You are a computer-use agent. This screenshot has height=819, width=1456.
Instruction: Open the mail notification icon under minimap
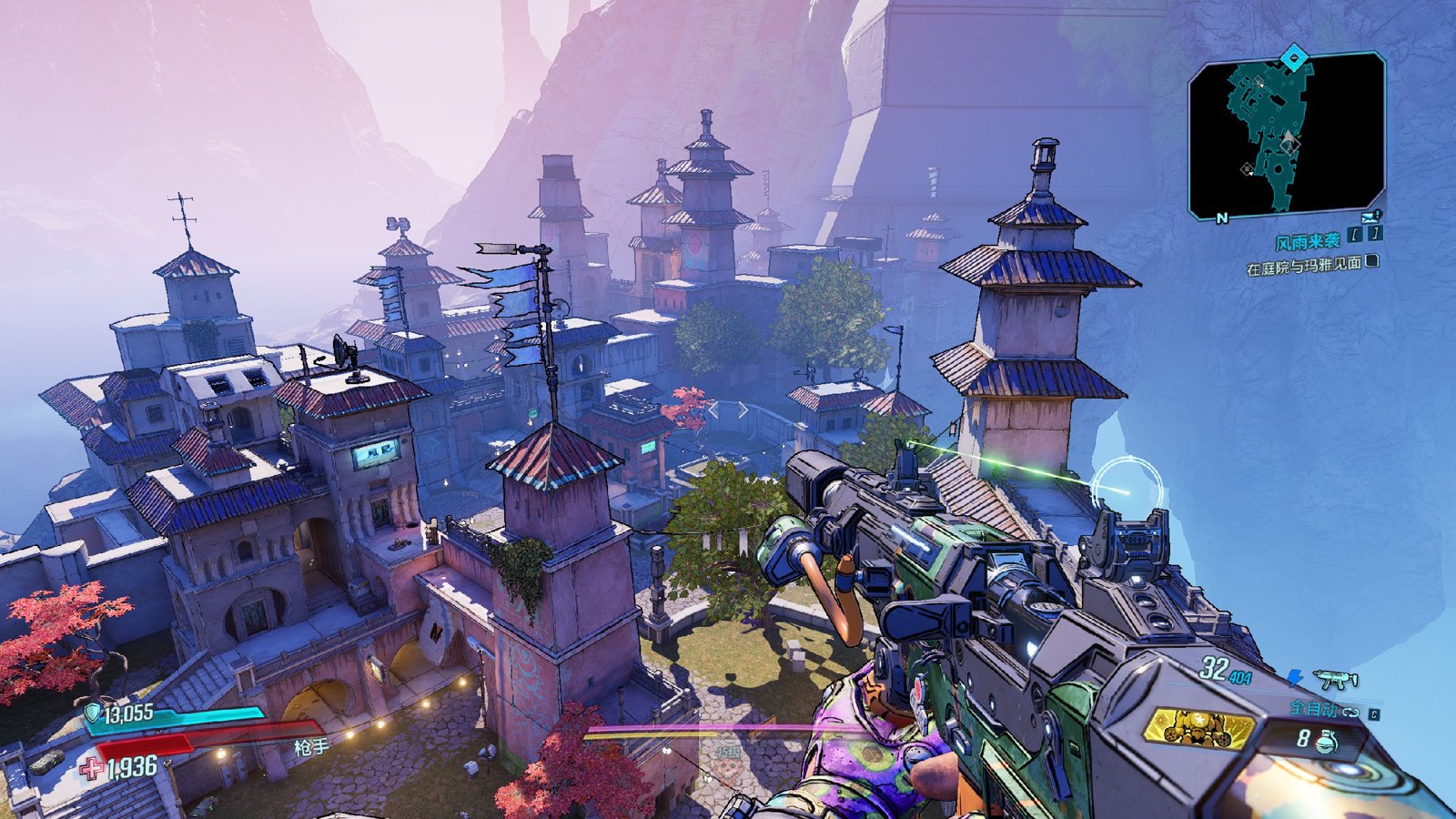pyautogui.click(x=1371, y=217)
